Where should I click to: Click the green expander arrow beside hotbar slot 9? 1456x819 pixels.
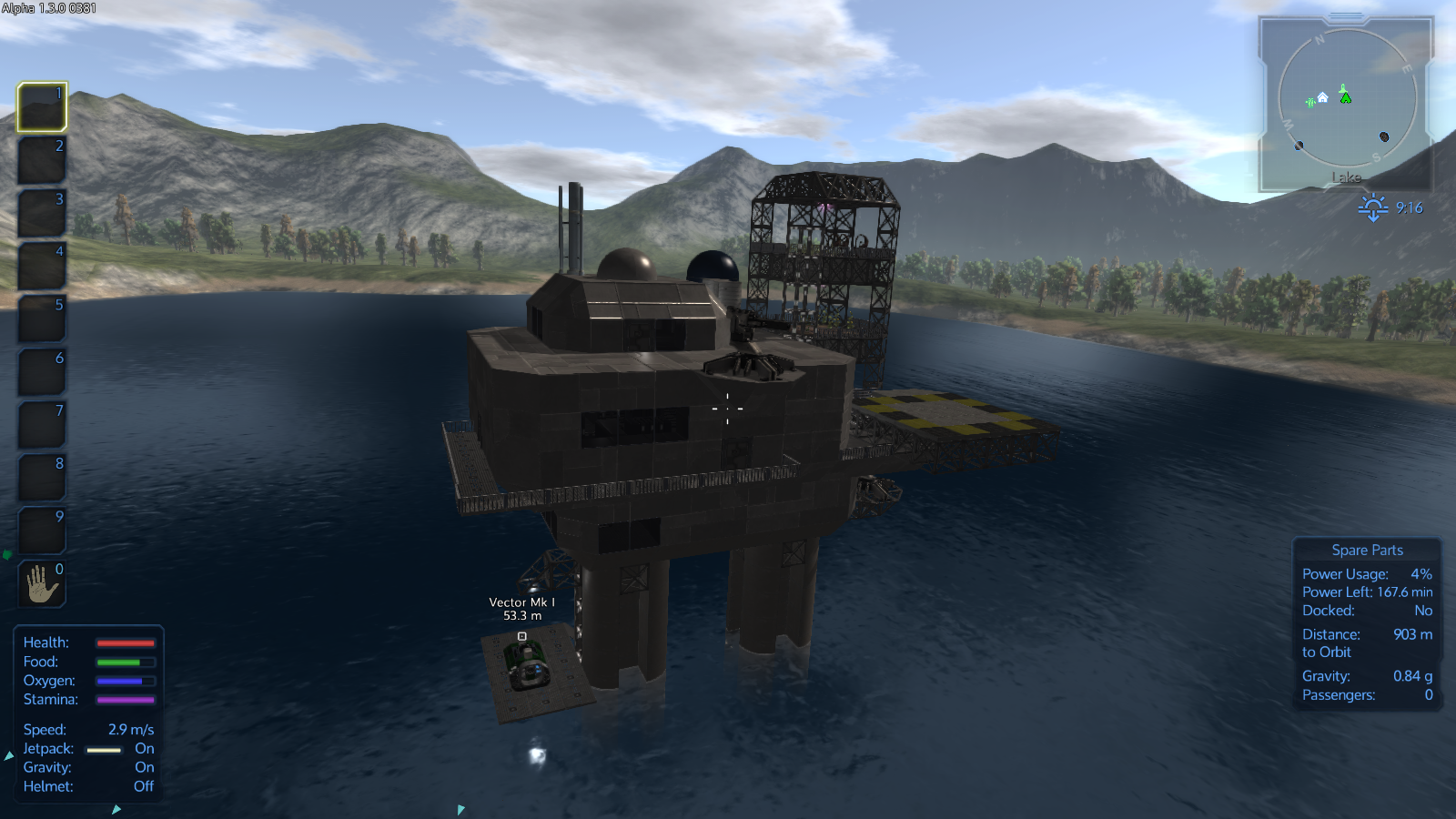click(x=6, y=554)
